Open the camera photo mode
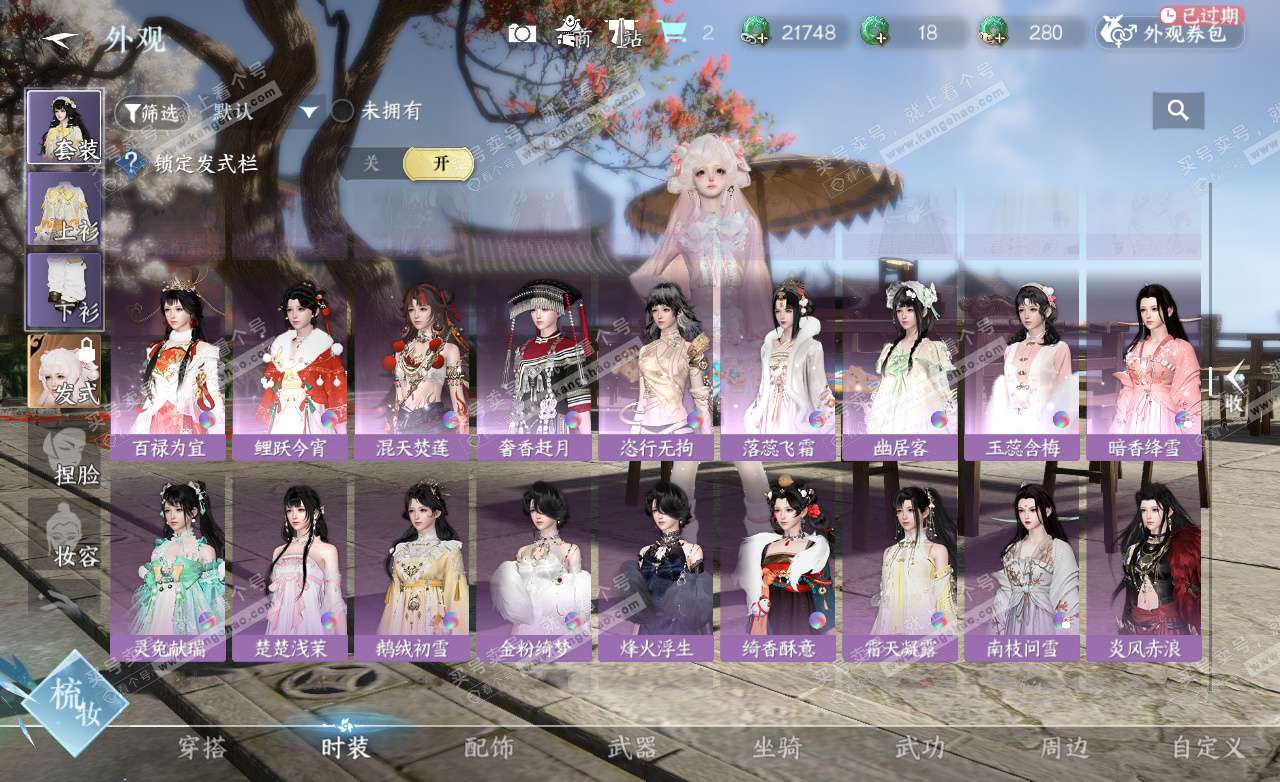 pos(521,33)
